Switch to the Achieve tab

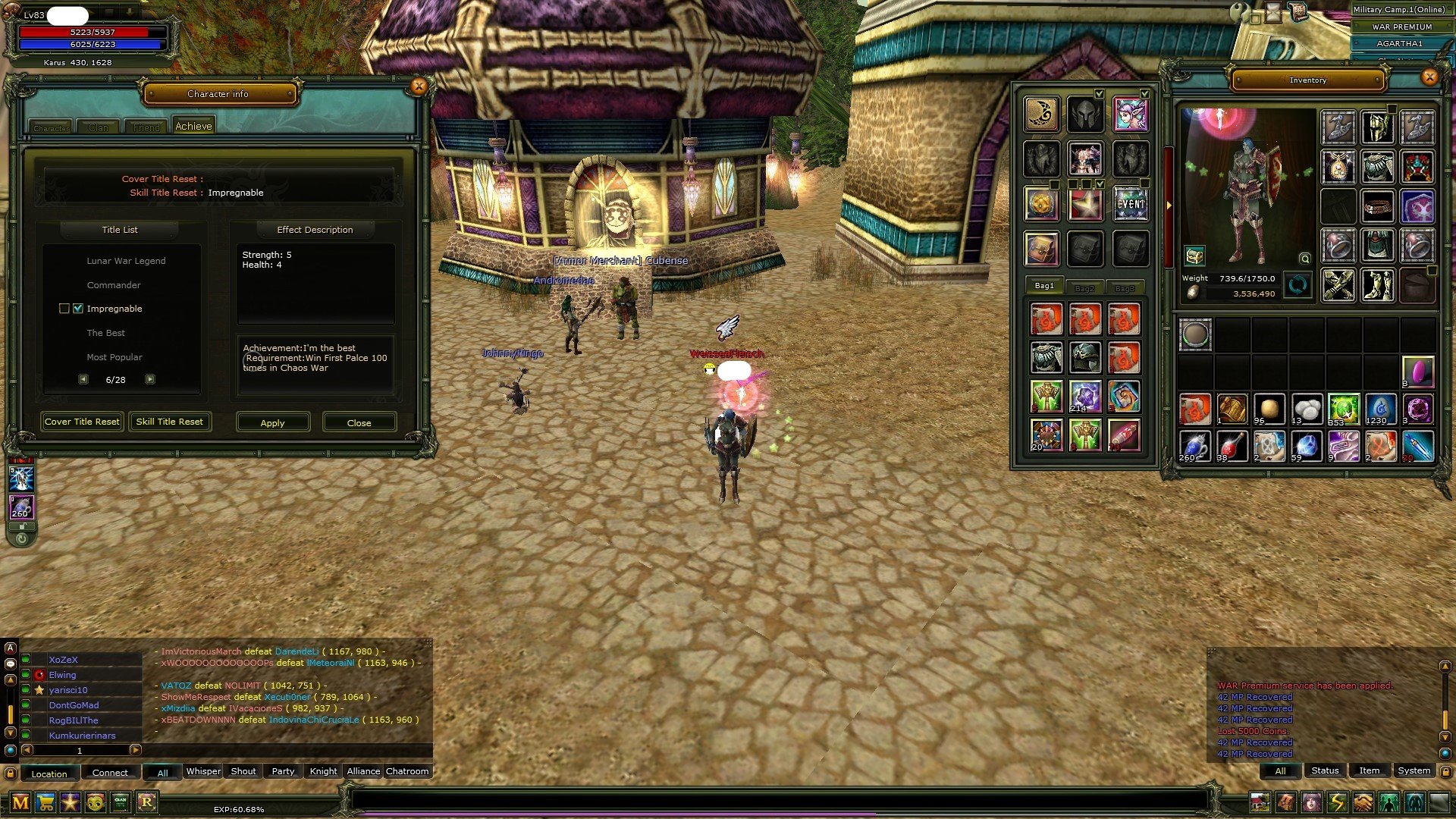click(x=193, y=127)
